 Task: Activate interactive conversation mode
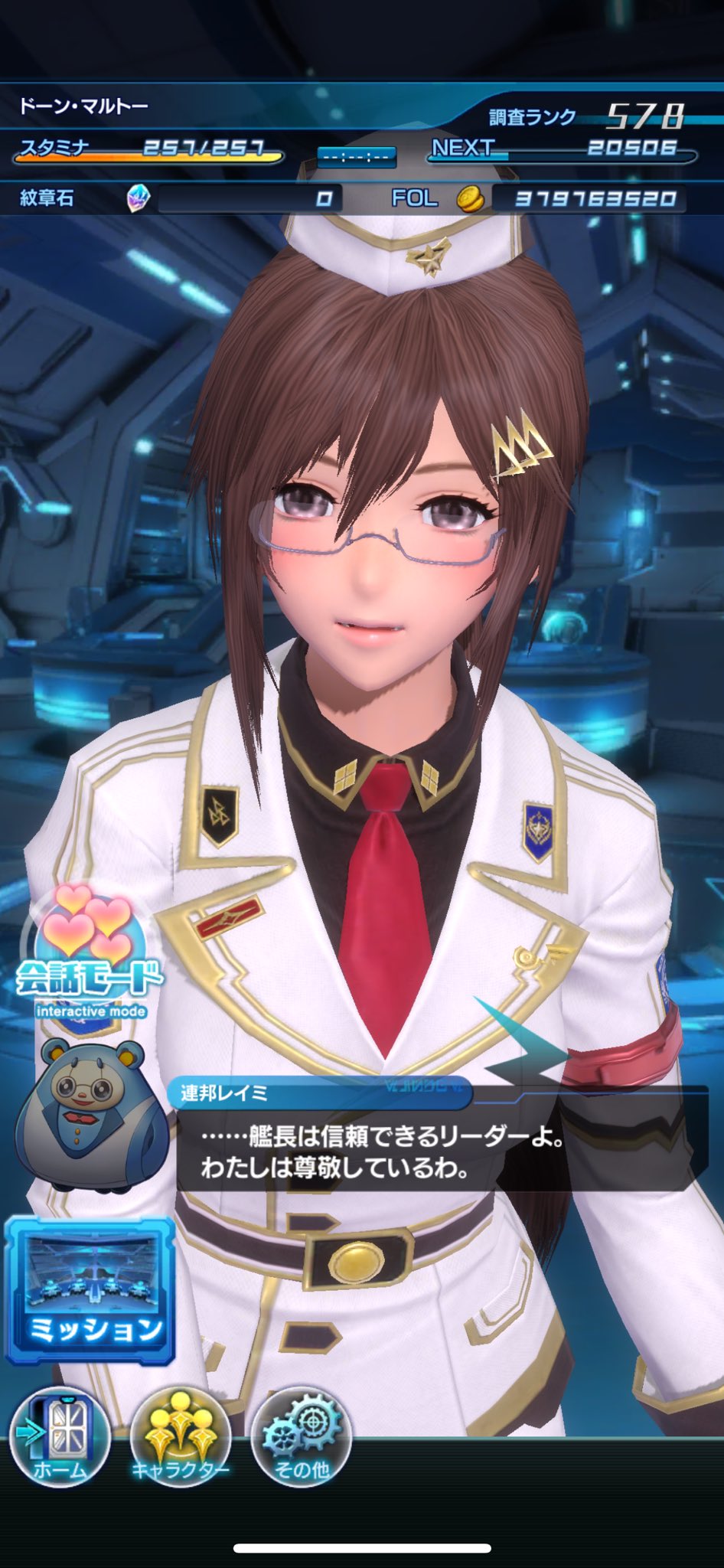[90, 953]
